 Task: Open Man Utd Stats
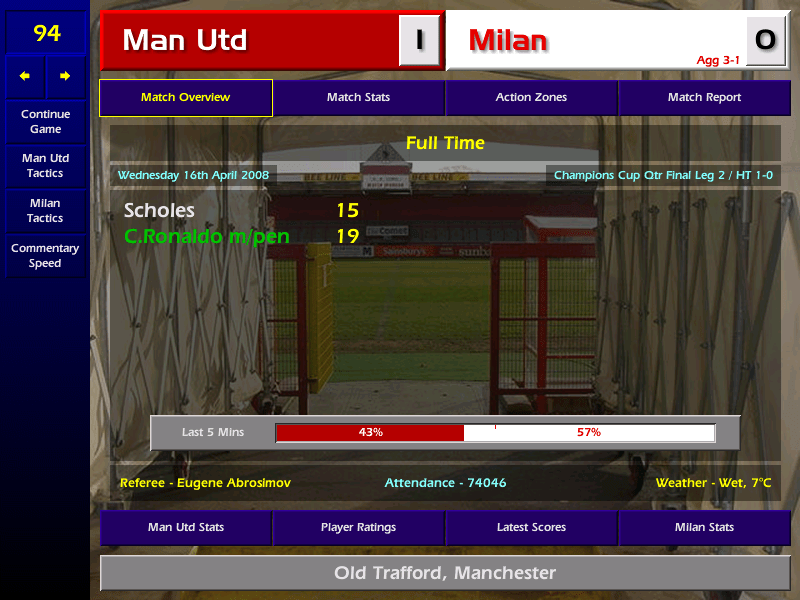pos(185,527)
